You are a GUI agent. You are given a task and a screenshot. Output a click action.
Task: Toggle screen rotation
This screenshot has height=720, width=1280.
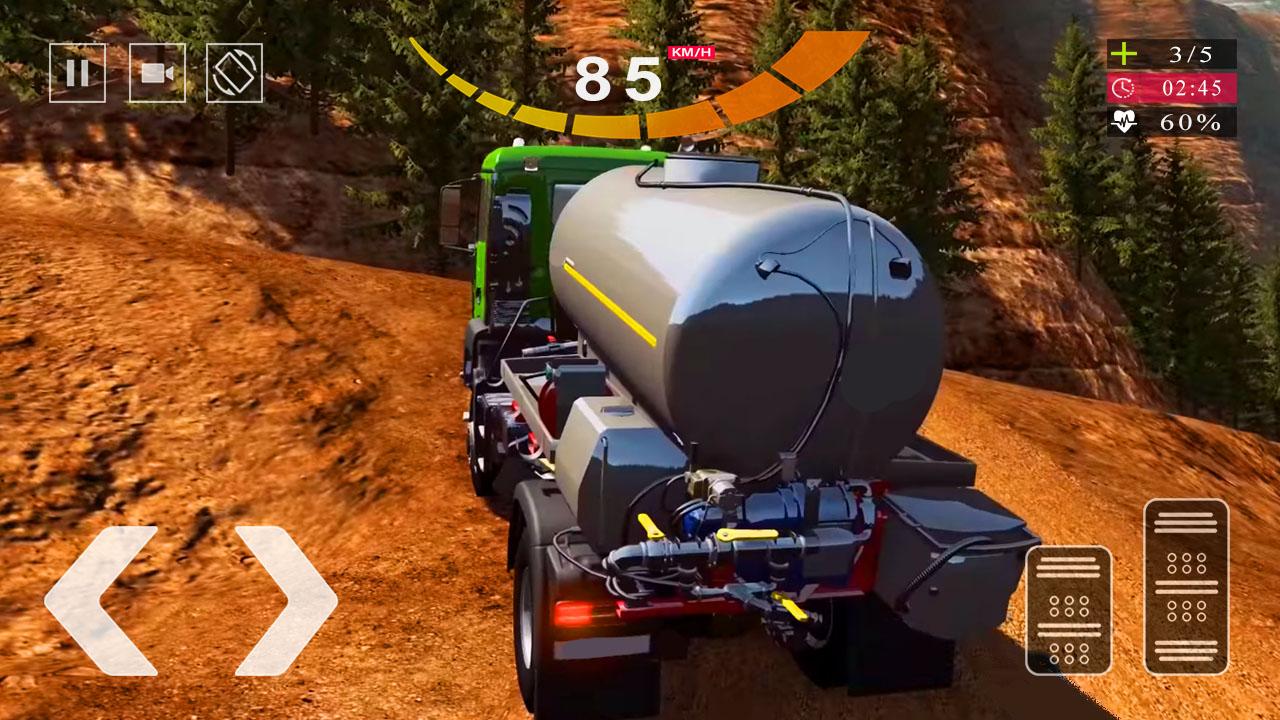coord(236,72)
